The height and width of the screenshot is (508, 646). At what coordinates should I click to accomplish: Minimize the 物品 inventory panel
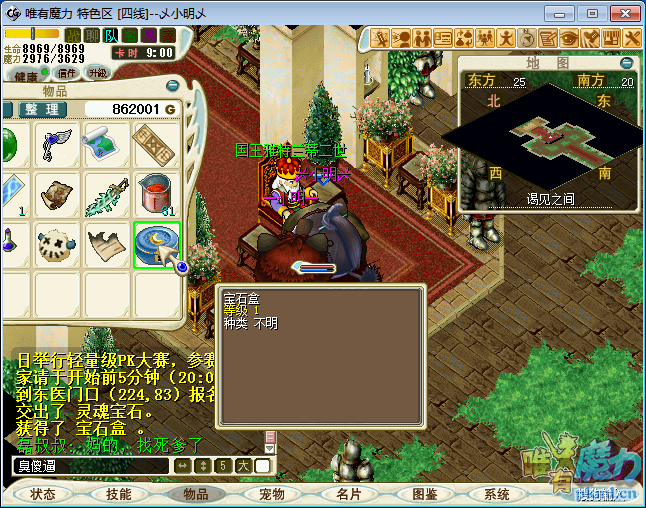(x=173, y=87)
